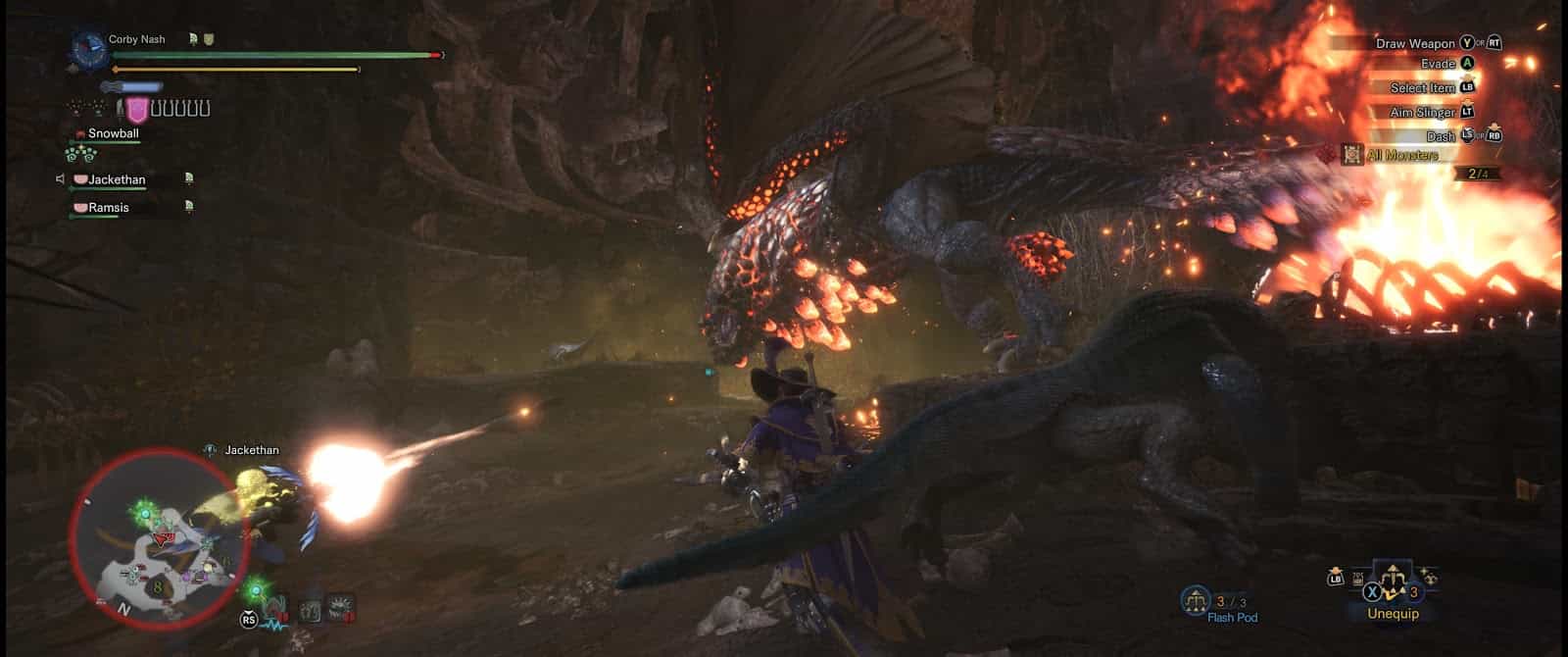Click the Corby Nash player name
Image resolution: width=1568 pixels, height=657 pixels.
[137, 39]
